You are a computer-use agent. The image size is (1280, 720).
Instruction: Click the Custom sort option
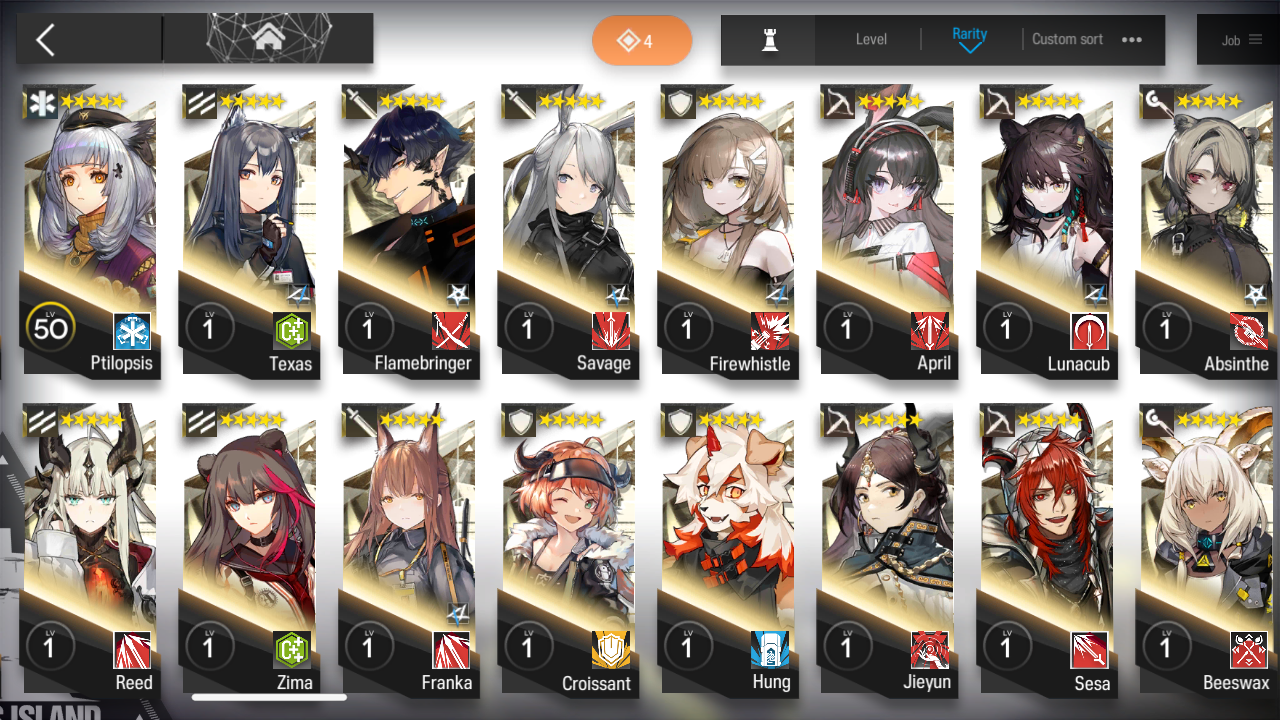click(1067, 40)
